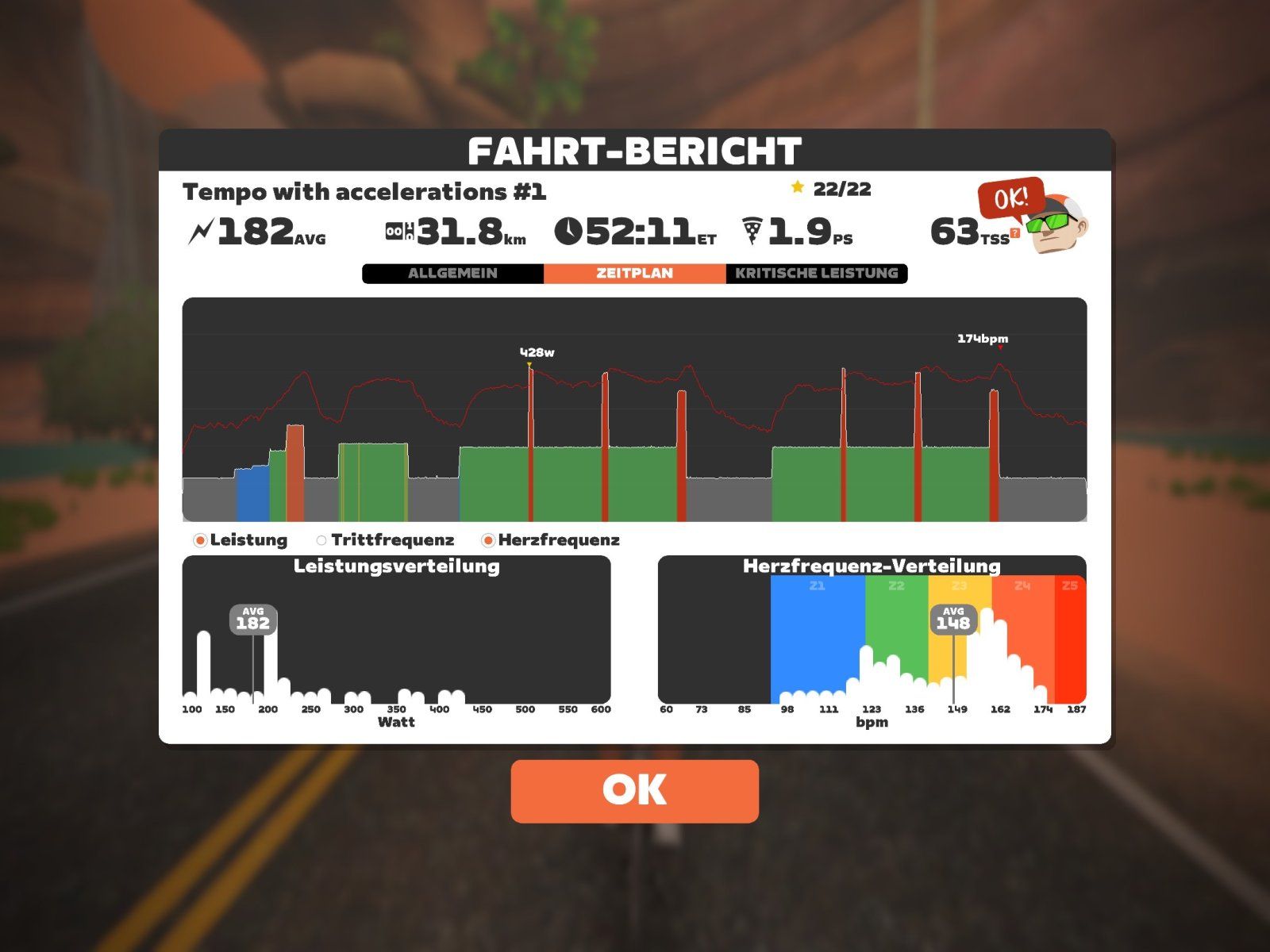
Task: Switch to the Allgemein tab
Action: click(452, 273)
